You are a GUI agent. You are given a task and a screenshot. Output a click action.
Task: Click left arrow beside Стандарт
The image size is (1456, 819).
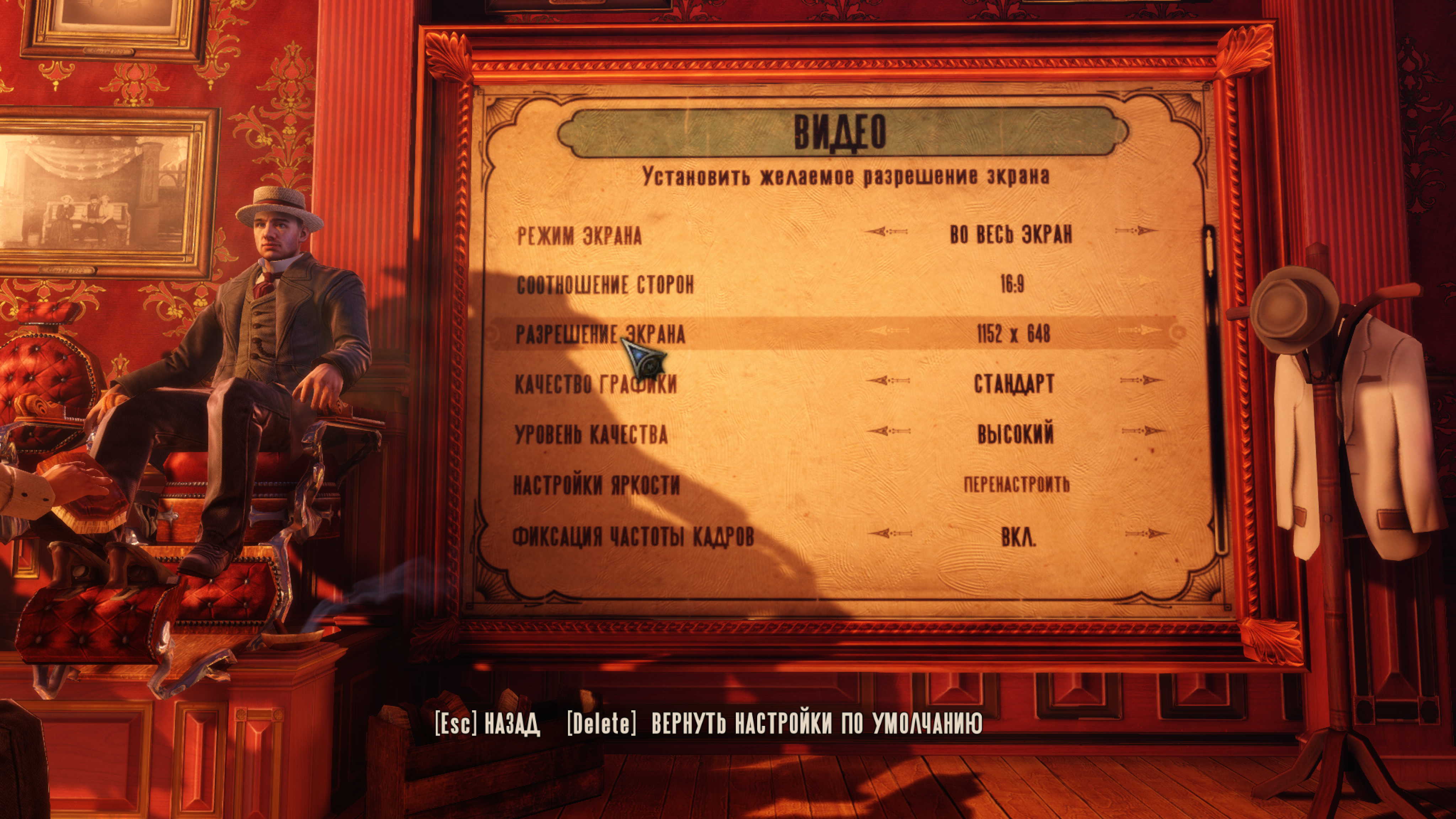click(x=888, y=381)
